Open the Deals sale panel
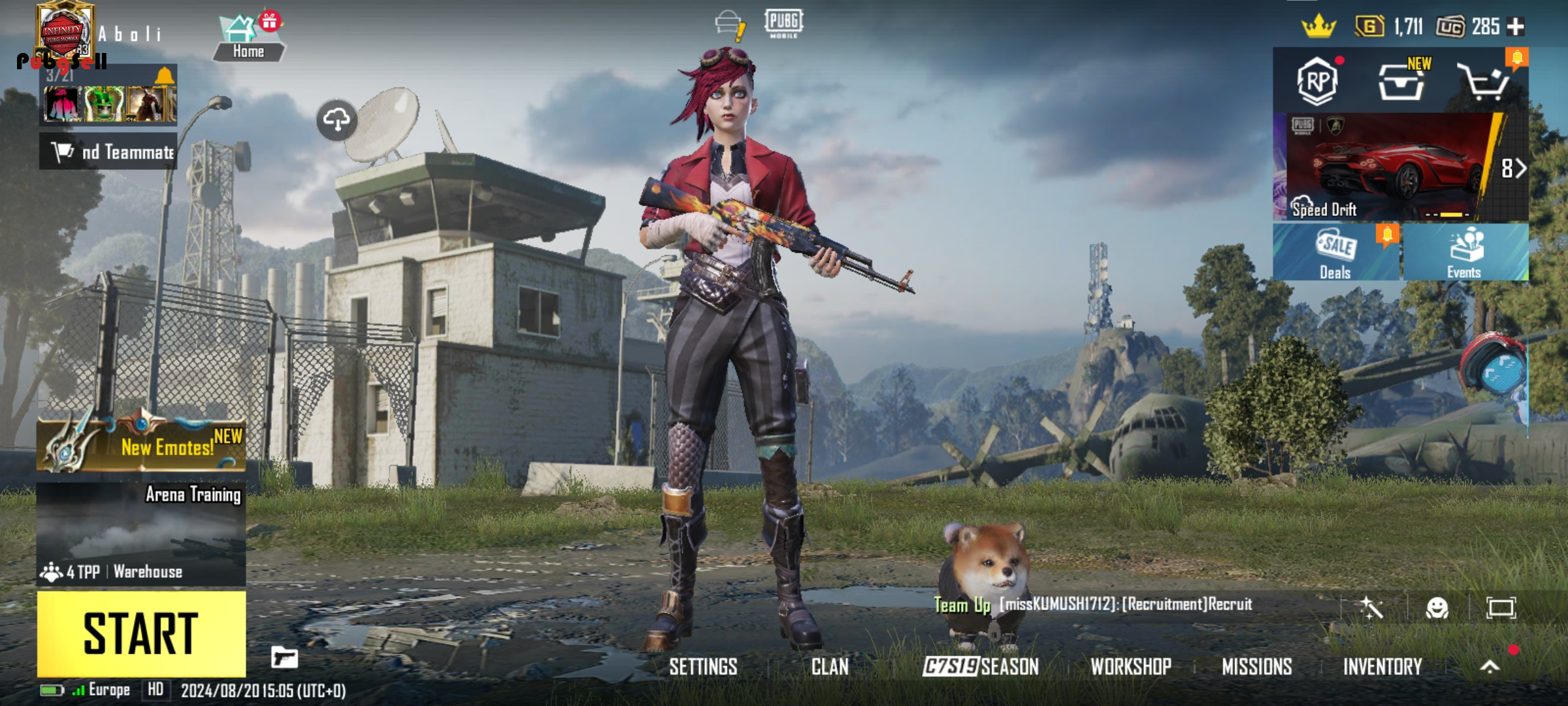The width and height of the screenshot is (1568, 706). 1335,252
